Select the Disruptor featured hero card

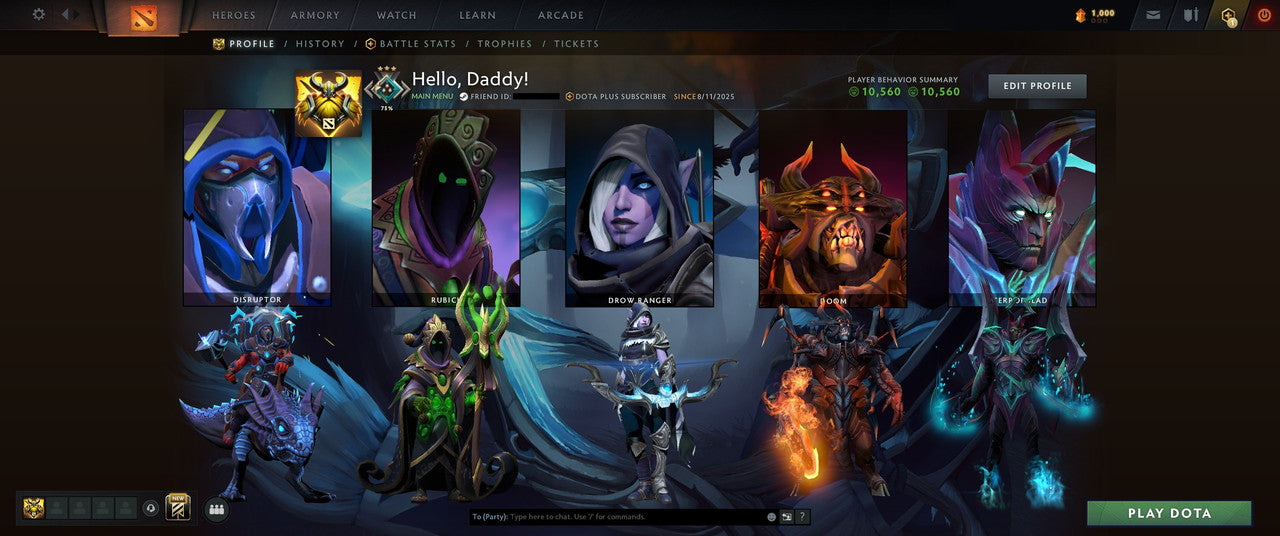click(257, 207)
